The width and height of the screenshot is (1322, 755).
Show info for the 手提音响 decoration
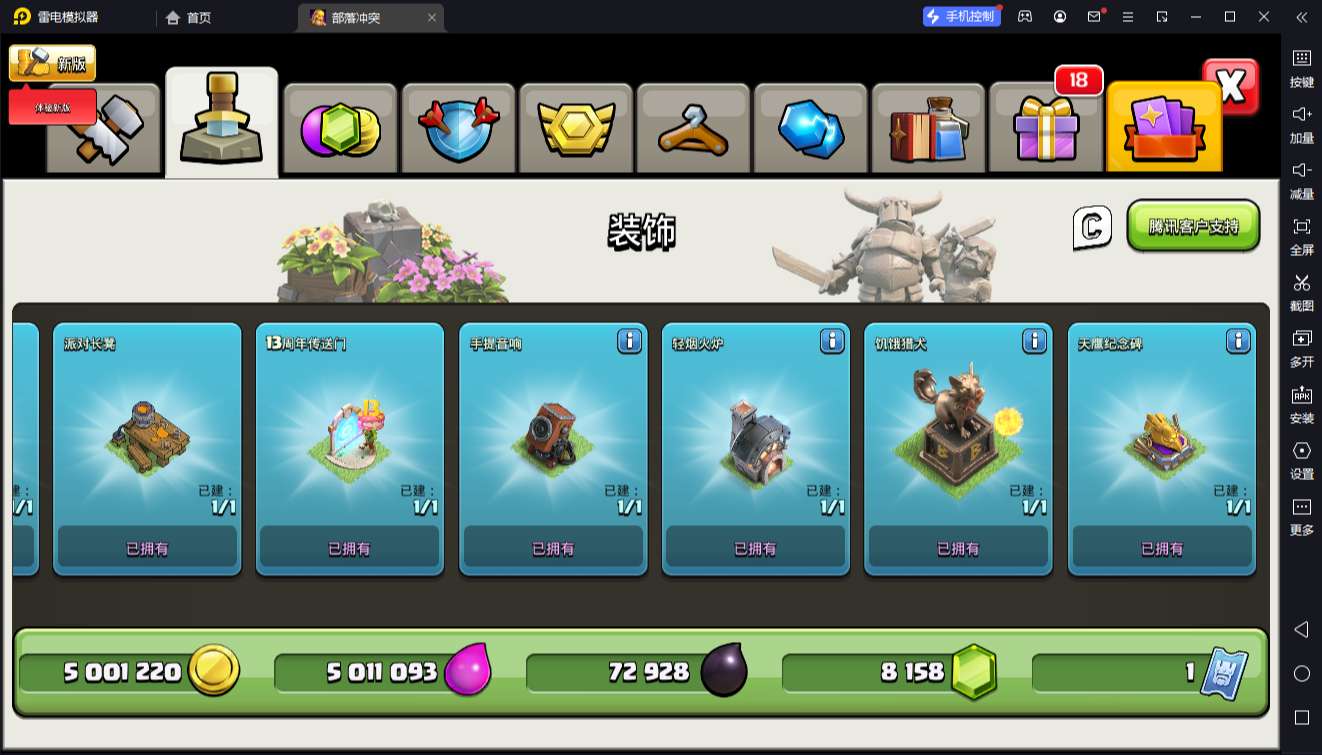[x=629, y=341]
